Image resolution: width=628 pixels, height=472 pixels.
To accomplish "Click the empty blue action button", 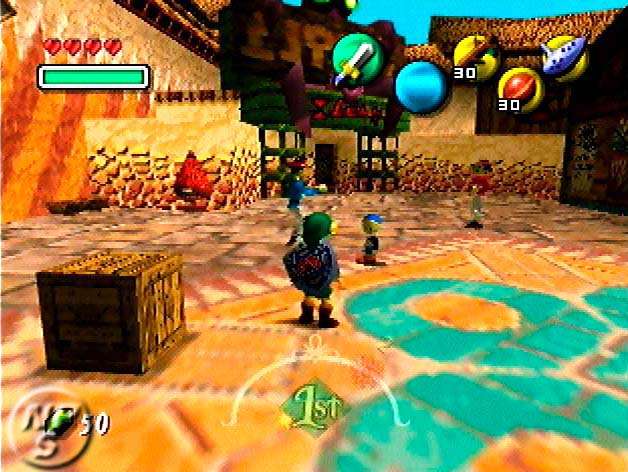I will click(x=422, y=86).
